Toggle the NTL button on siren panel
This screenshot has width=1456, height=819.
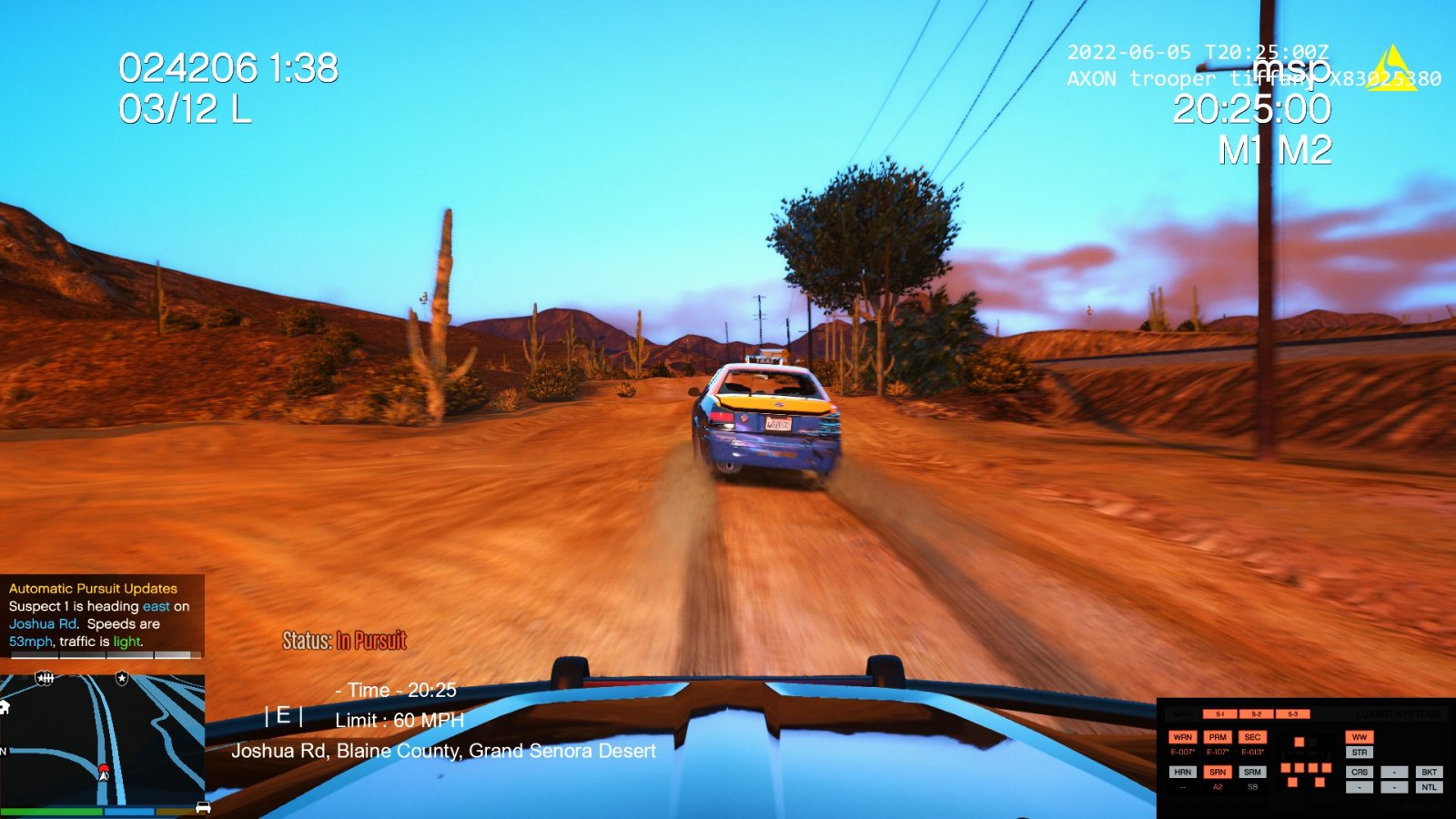point(1429,787)
